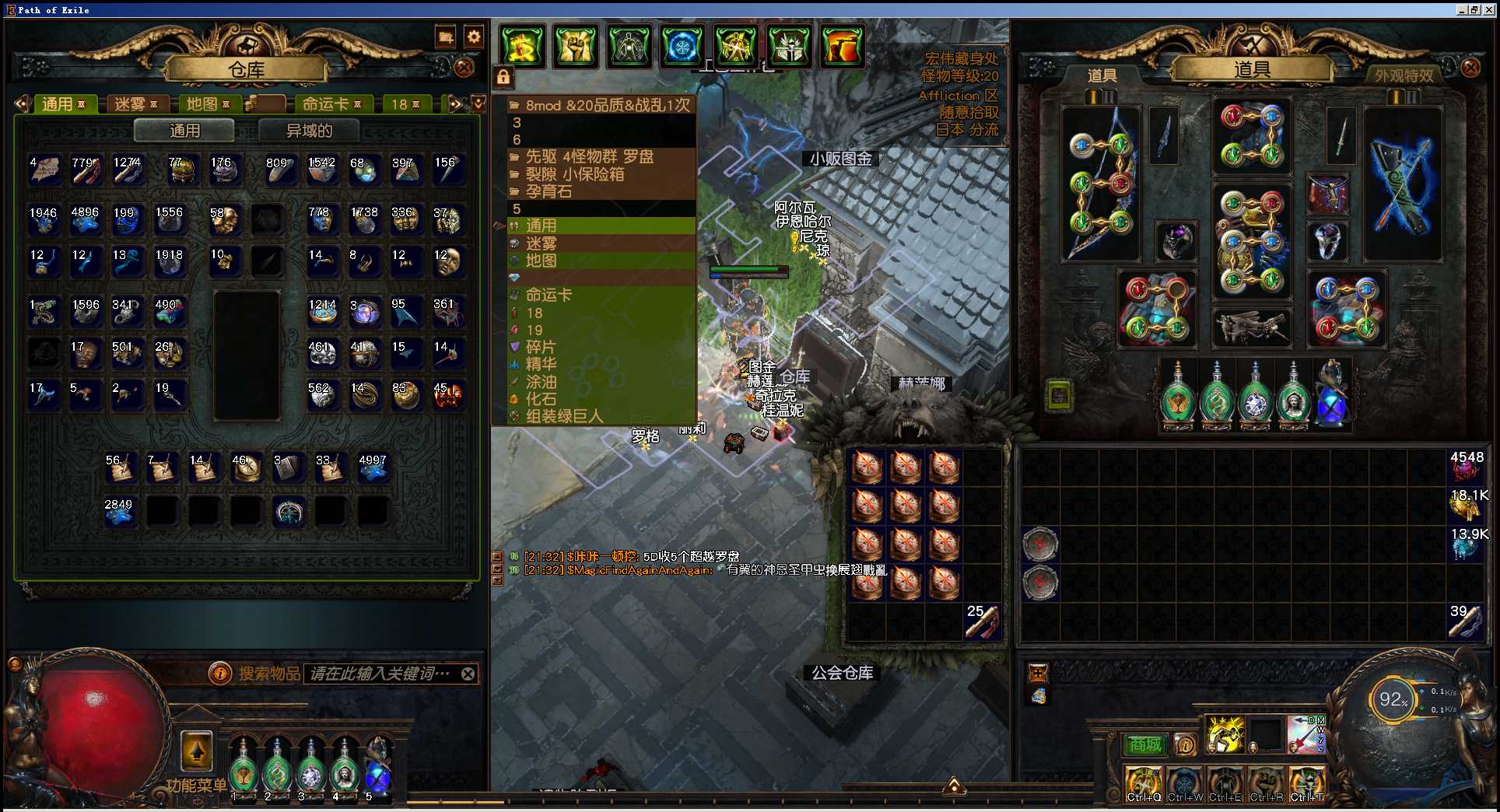Close the 仓库 stash panel
This screenshot has height=812, width=1500.
464,68
